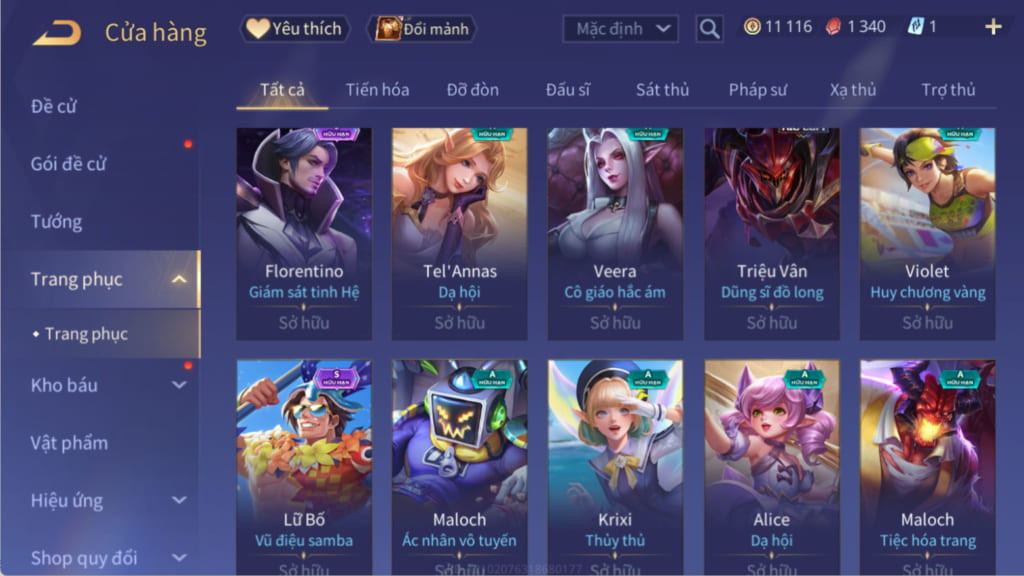Go to the Tướng shop section
Screen dimensions: 1024x576
[56, 221]
